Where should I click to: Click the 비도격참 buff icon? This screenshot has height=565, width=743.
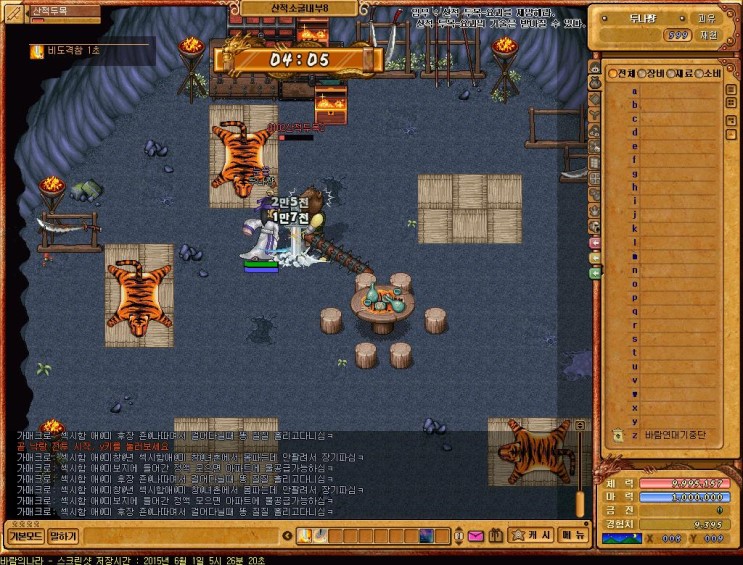pyautogui.click(x=37, y=50)
